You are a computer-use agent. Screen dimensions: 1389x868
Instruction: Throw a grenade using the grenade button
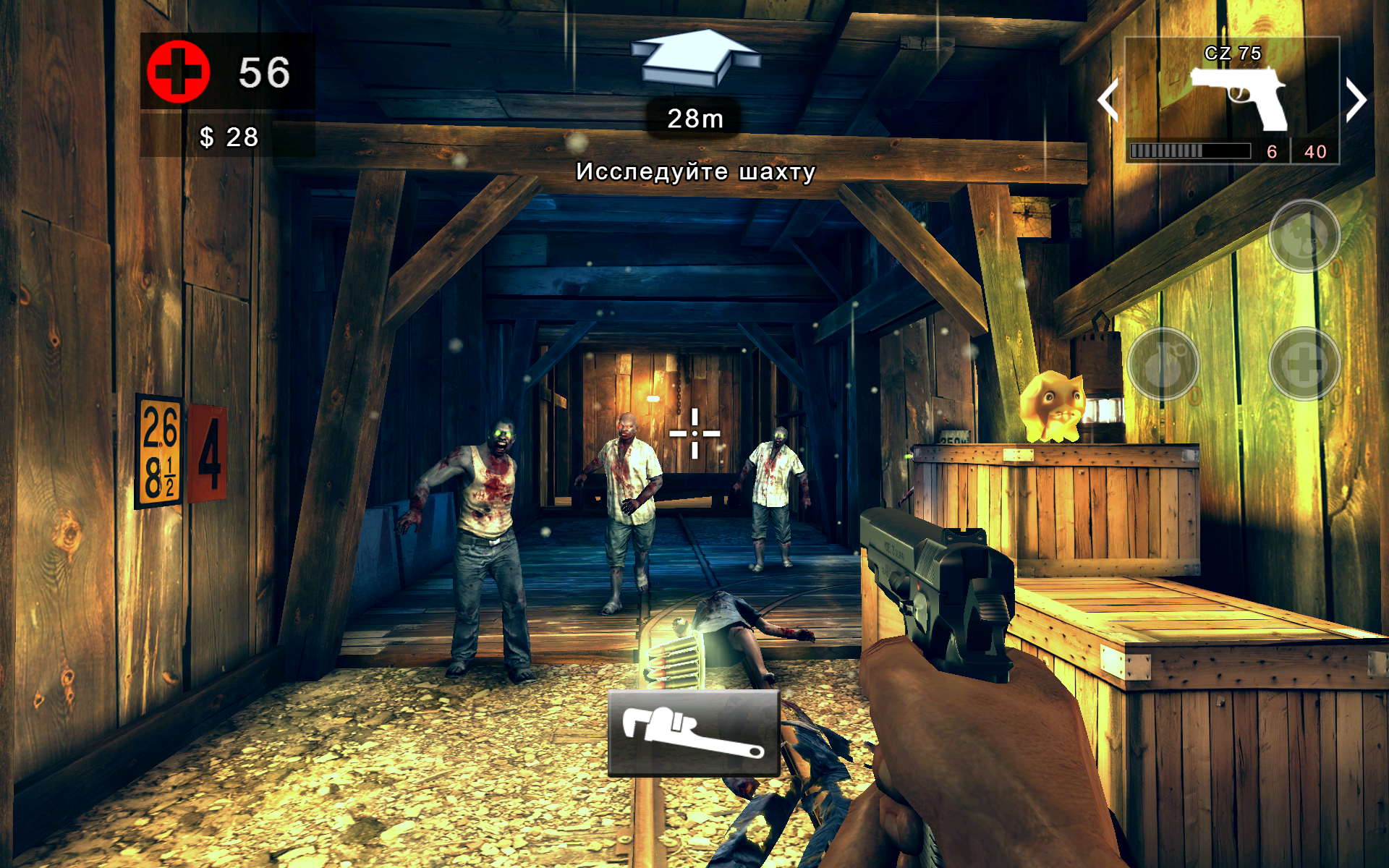tap(1163, 364)
